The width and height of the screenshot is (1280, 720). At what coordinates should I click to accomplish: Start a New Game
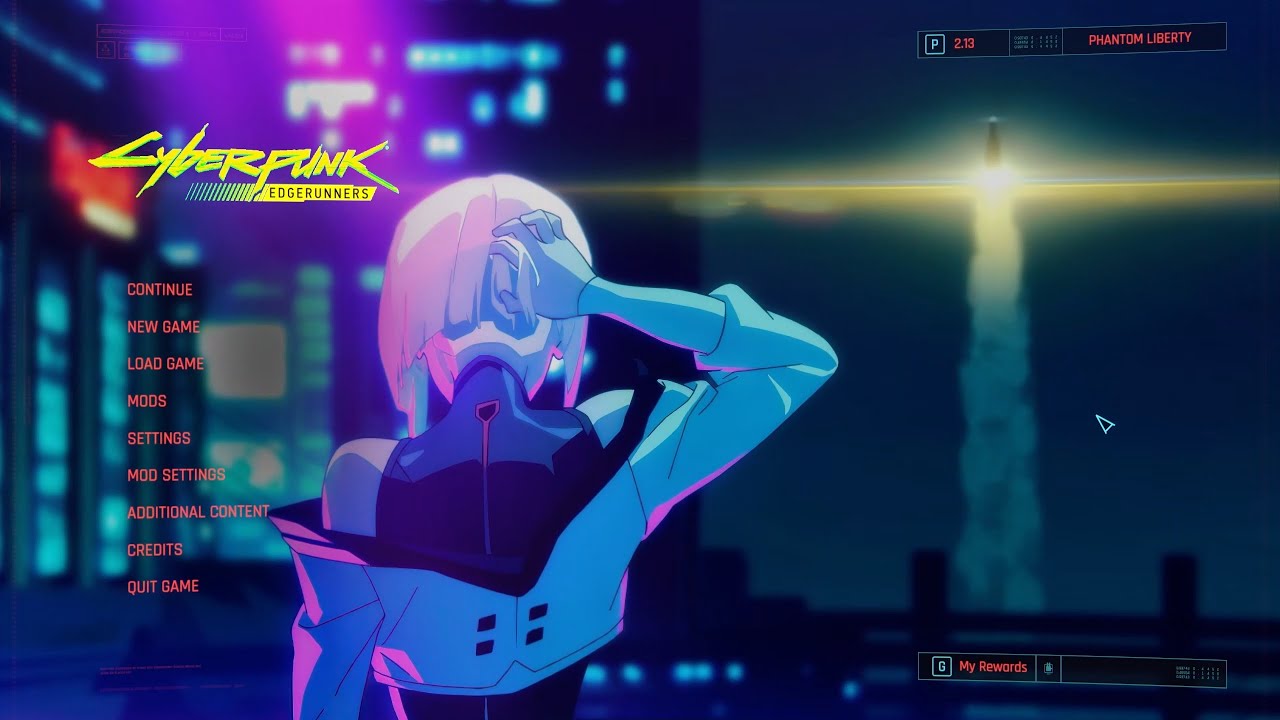162,326
